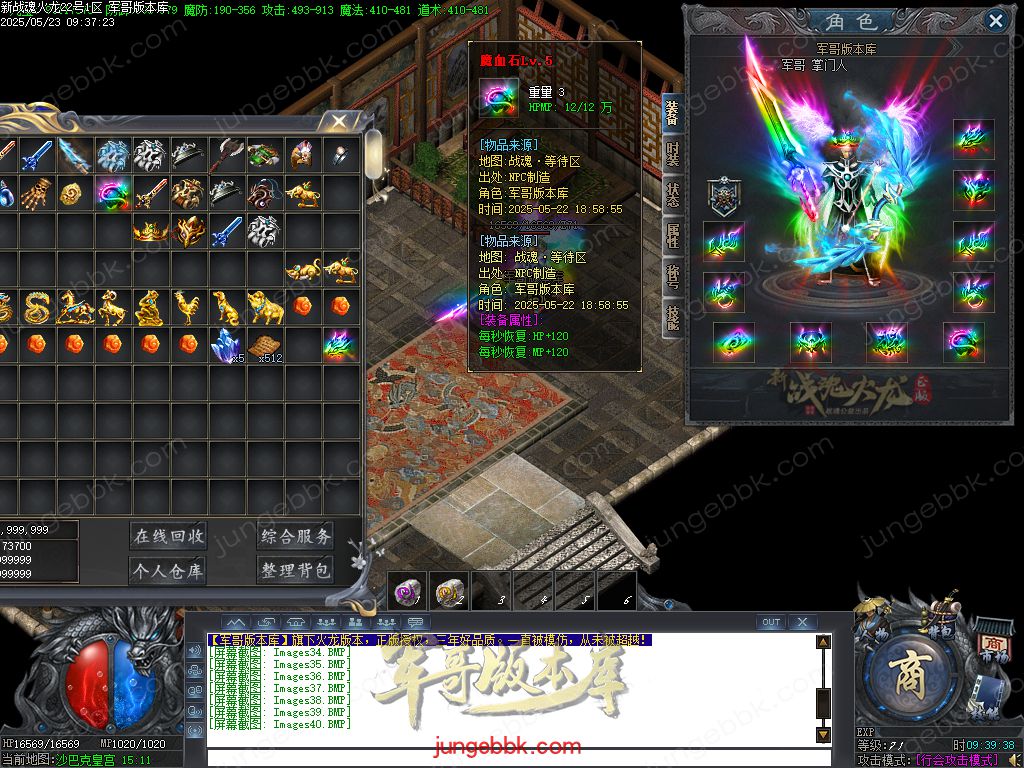Open the 技能 skills tab

tap(673, 318)
